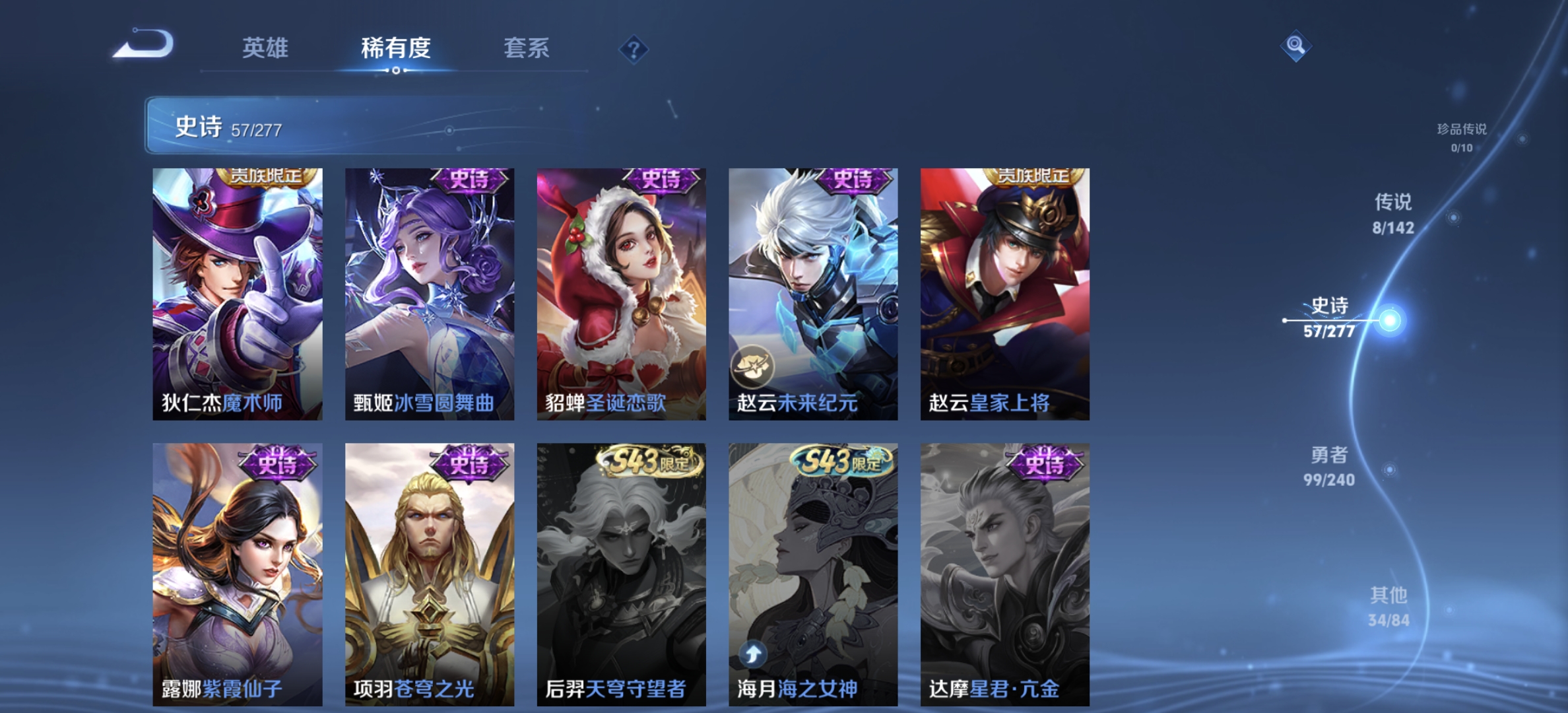Screen dimensions: 1568x713
Task: Open the skin search magnifier icon
Action: [1295, 44]
